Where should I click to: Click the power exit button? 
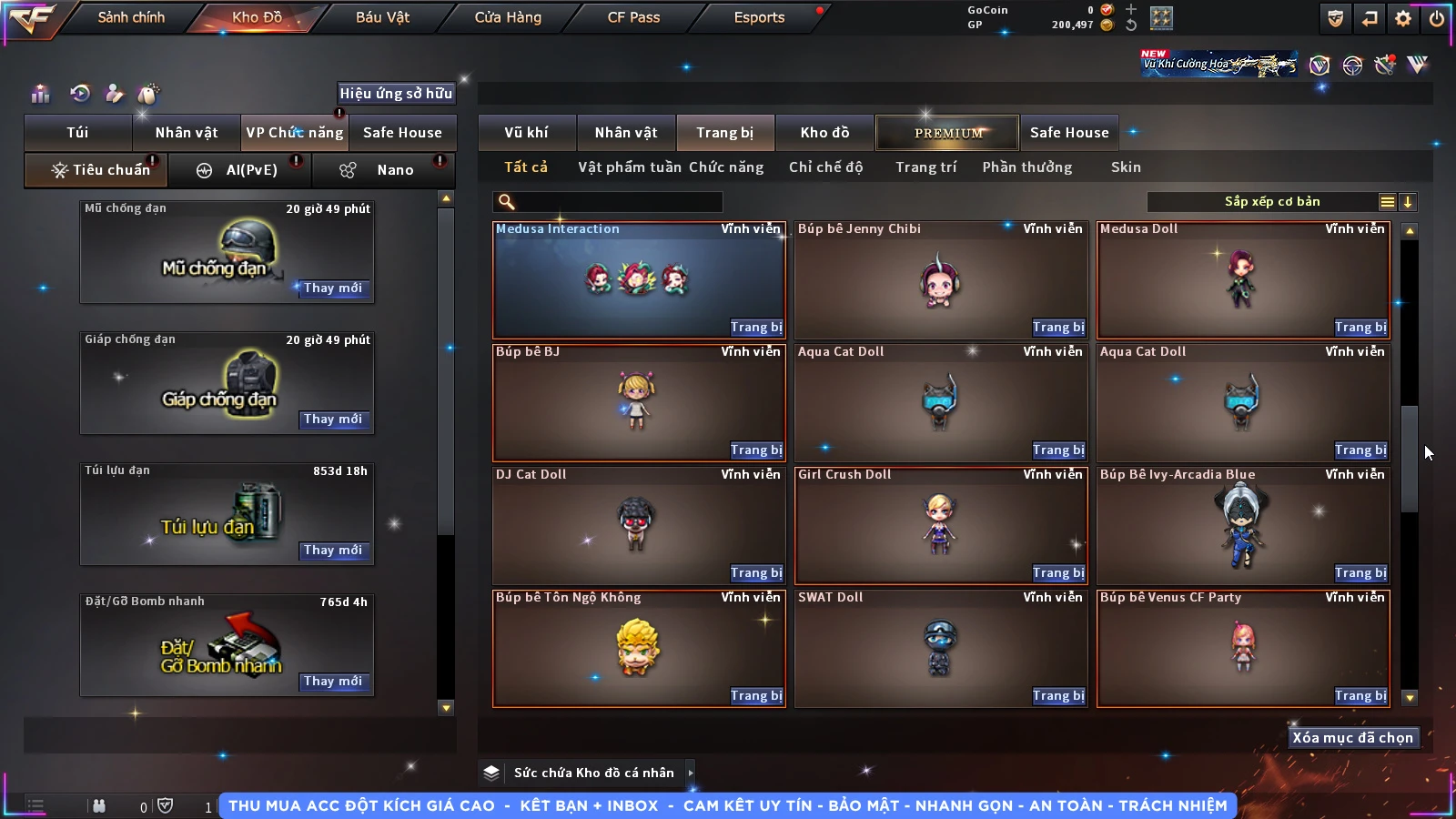pos(1437,18)
